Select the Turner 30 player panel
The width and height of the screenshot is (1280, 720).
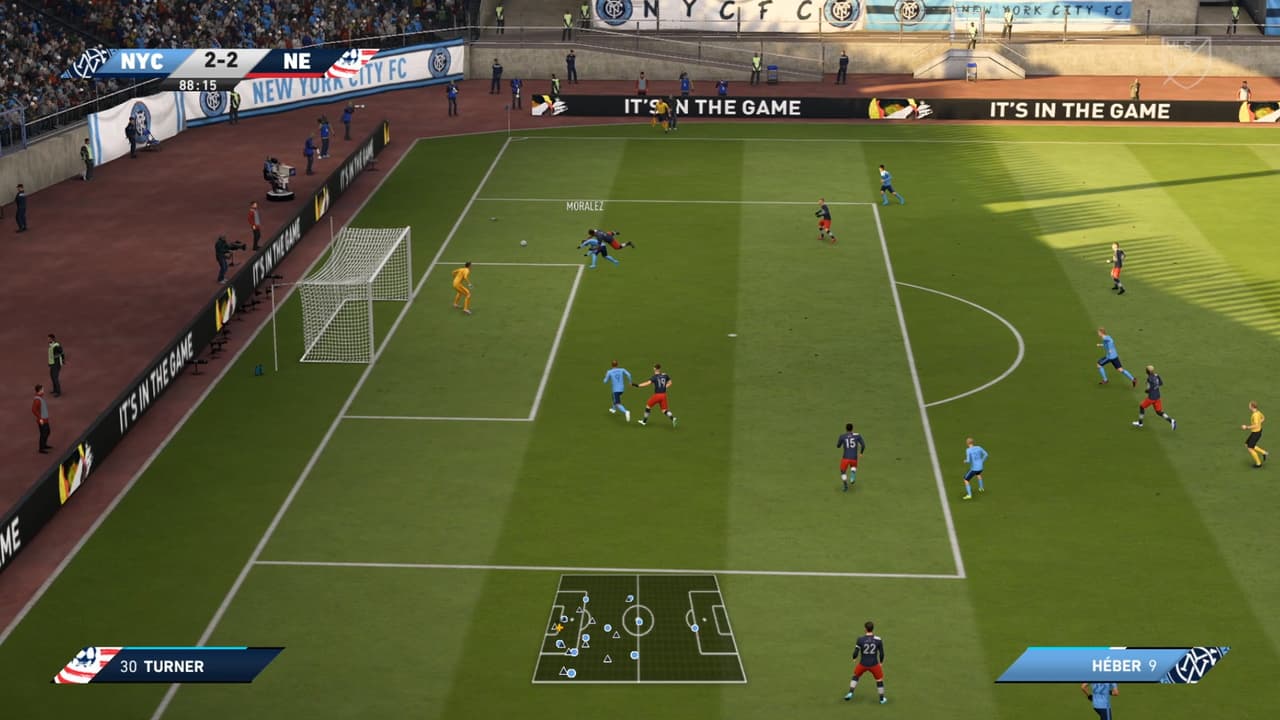pos(170,665)
